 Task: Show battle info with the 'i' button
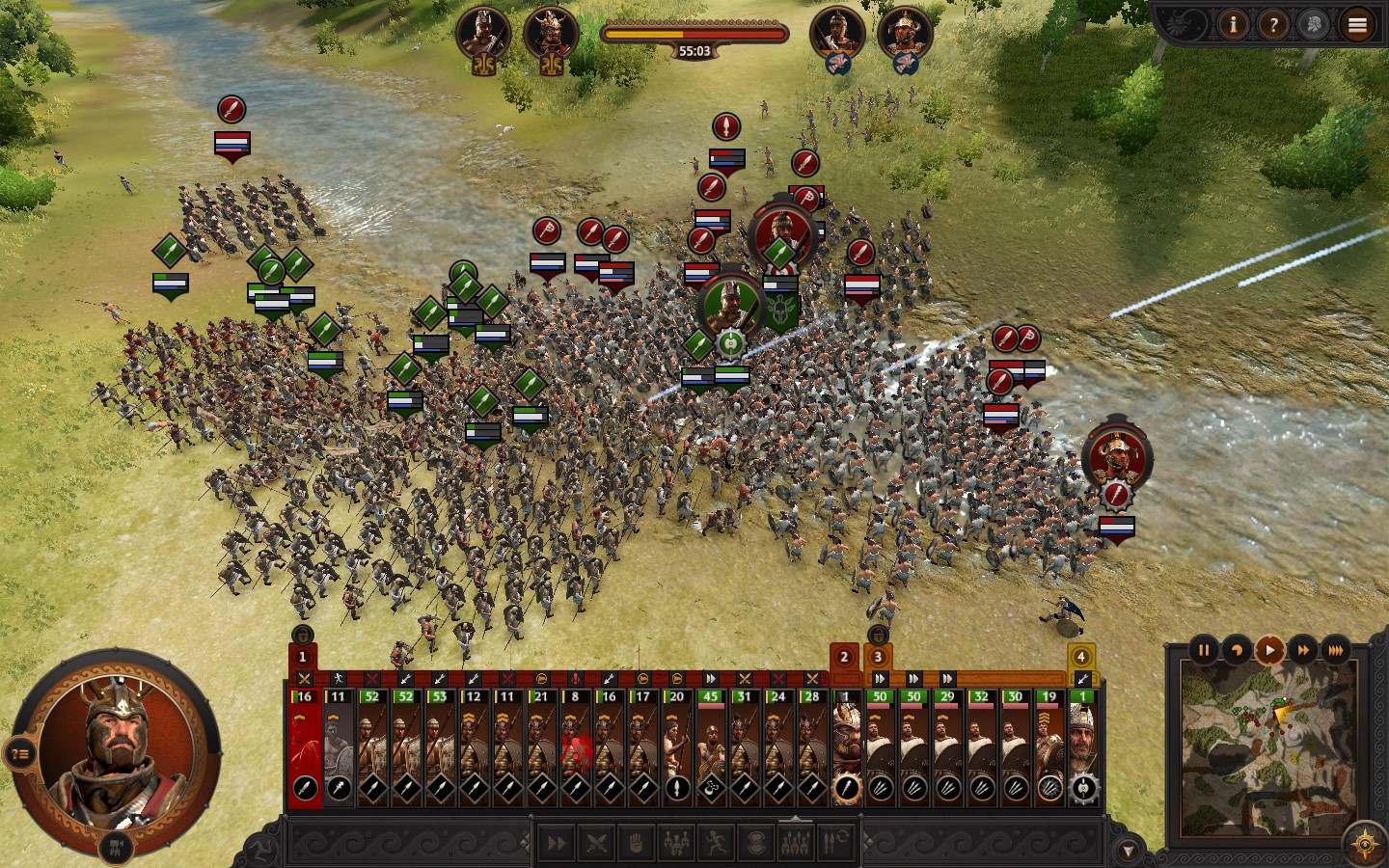pos(1233,25)
